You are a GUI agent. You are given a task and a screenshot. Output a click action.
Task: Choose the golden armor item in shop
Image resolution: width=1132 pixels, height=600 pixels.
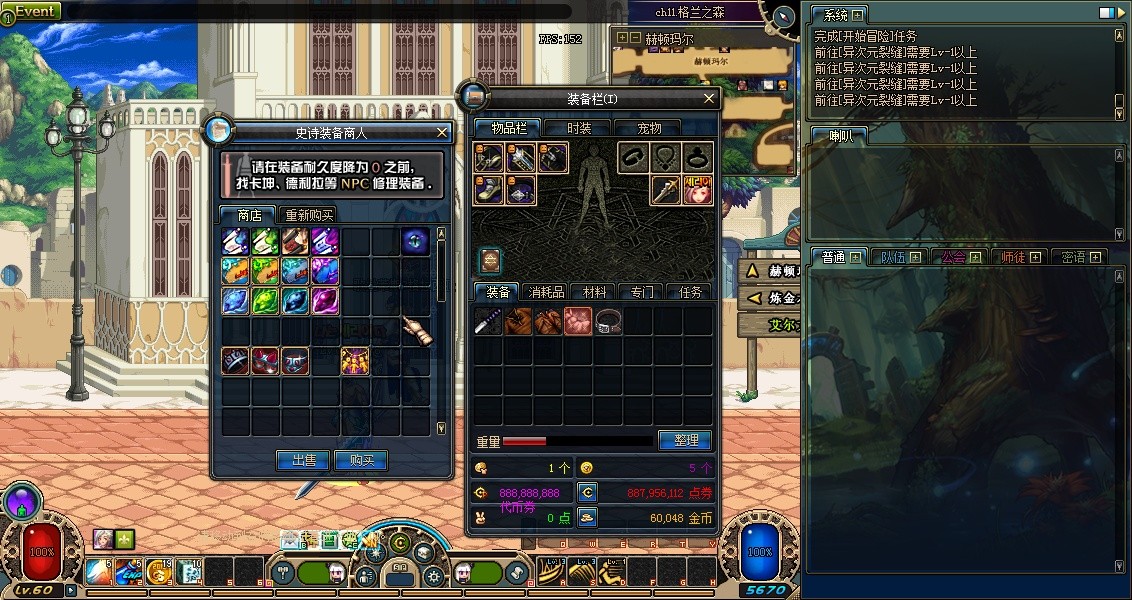355,360
